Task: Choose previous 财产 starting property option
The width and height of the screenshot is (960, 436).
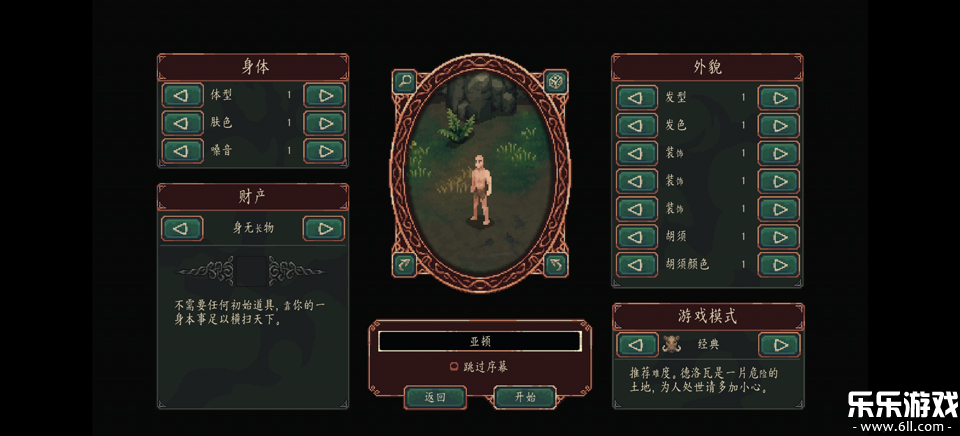Action: [x=182, y=228]
